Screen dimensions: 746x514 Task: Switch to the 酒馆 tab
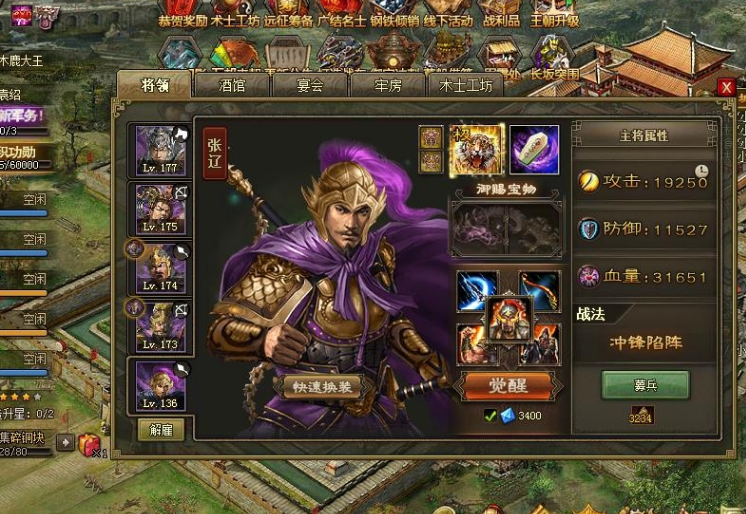232,86
